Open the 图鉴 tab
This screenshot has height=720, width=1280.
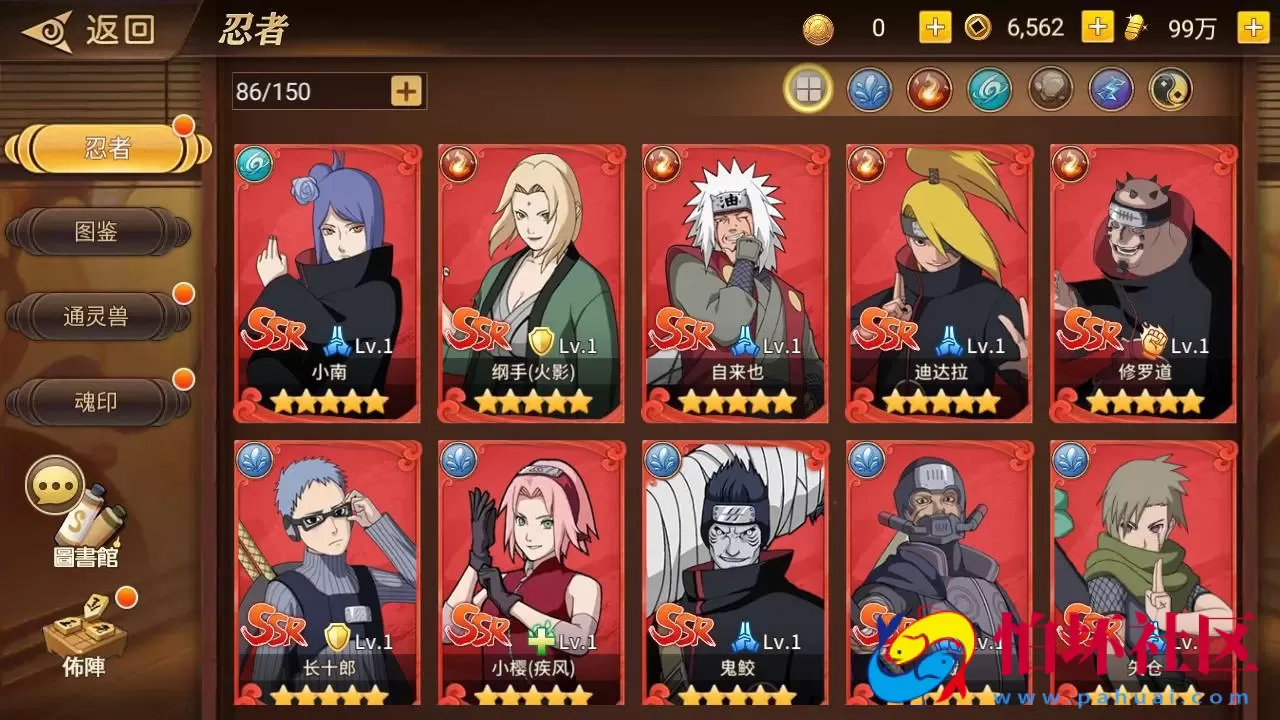[x=97, y=232]
